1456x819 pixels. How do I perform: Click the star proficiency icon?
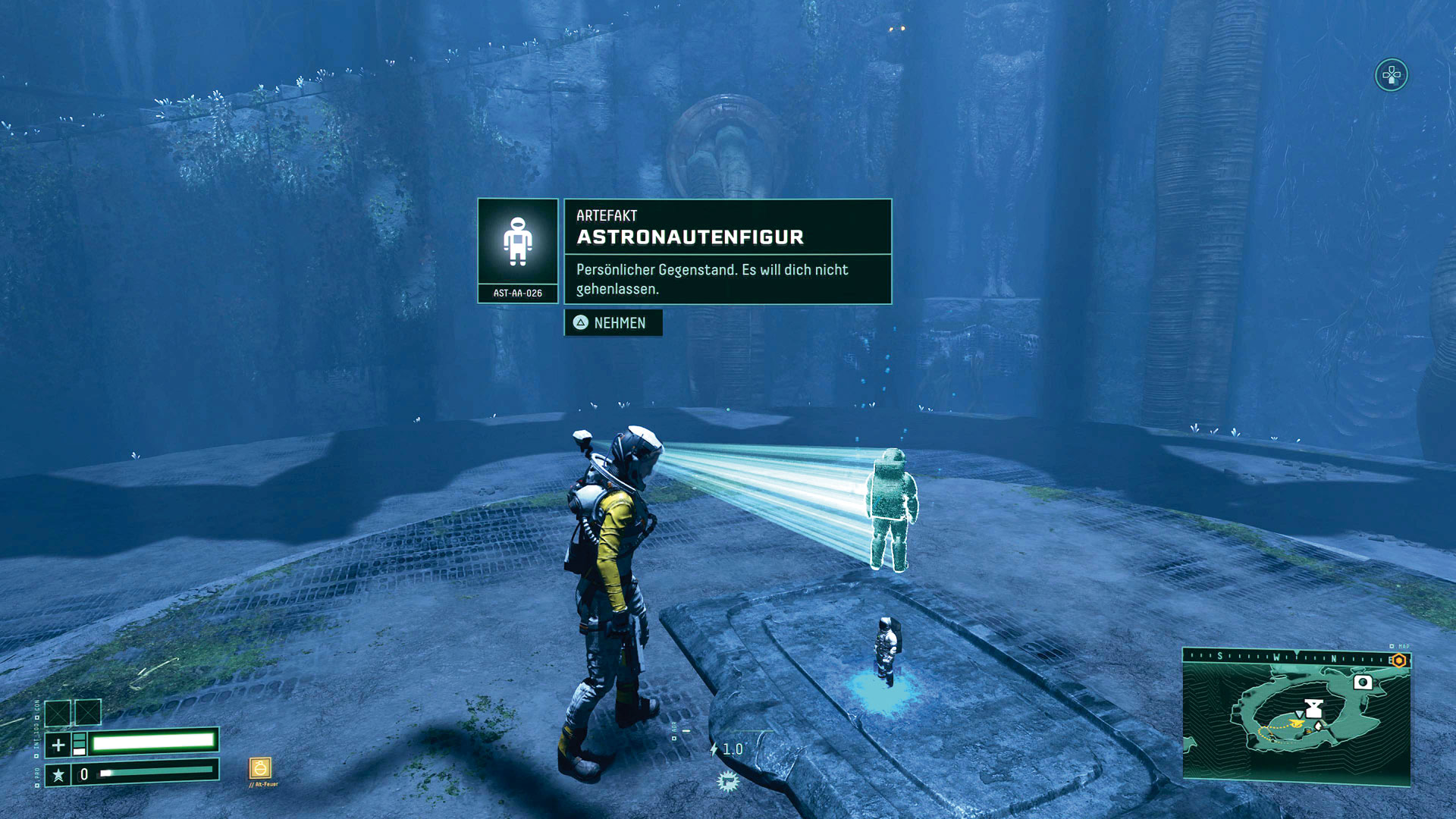click(58, 774)
